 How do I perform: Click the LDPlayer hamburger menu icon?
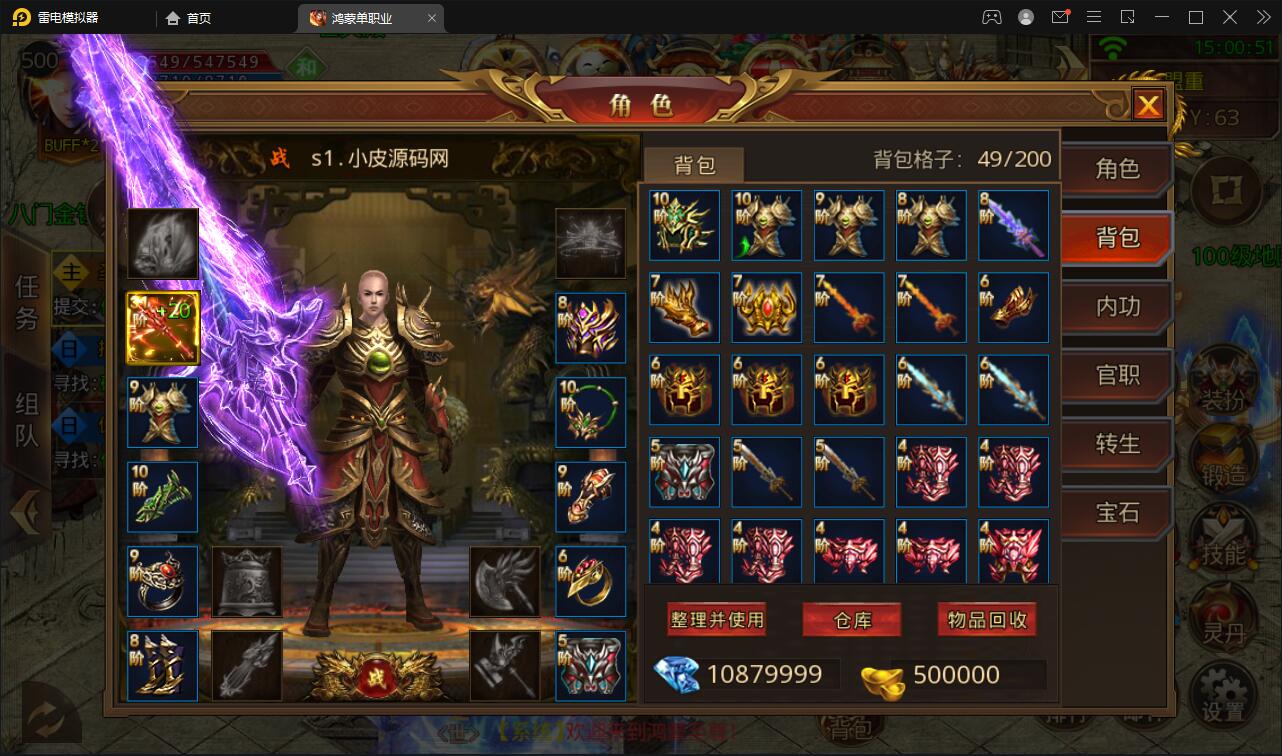point(1094,17)
